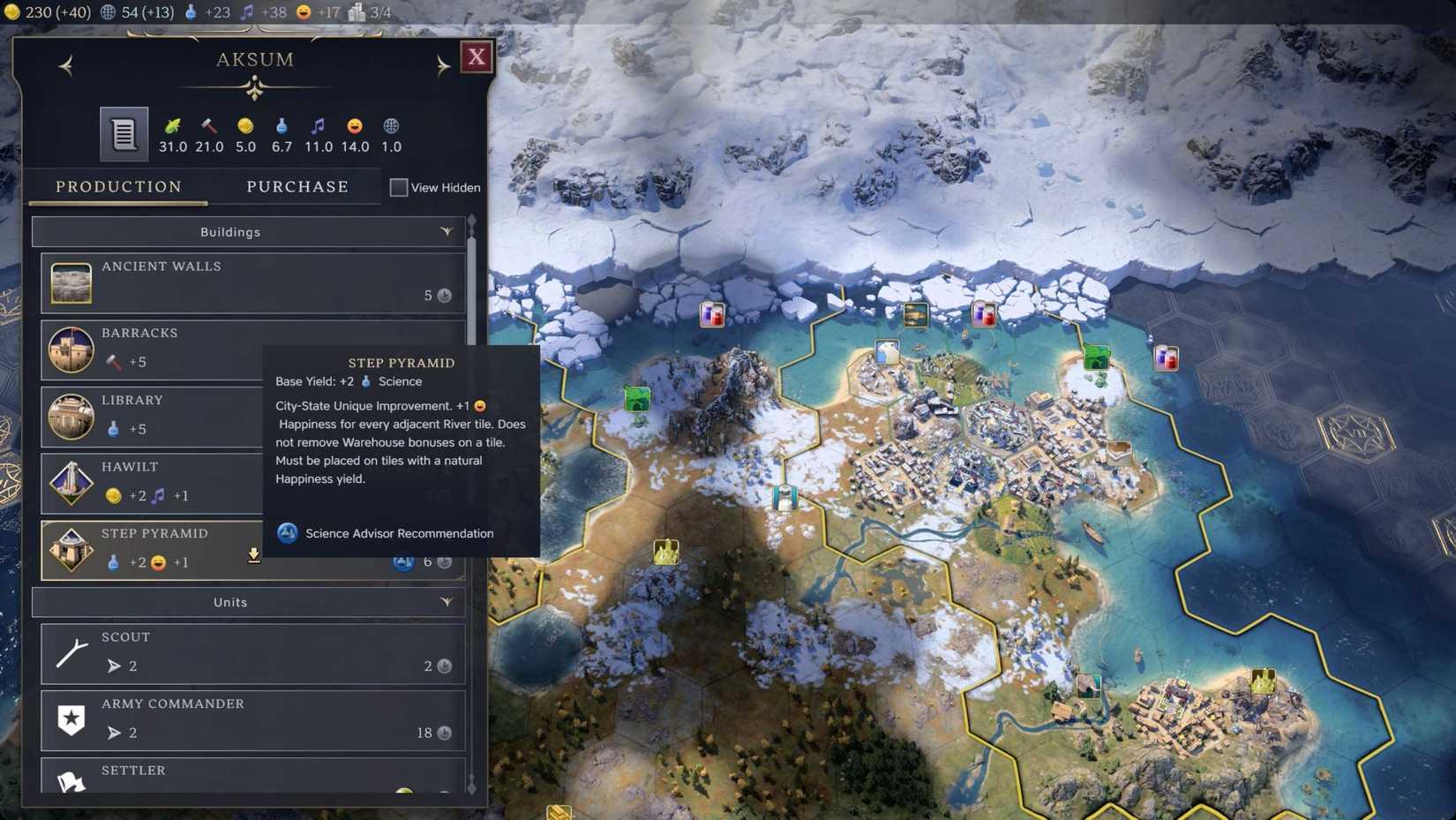Click the gold treasury icon showing 230
Image resolution: width=1456 pixels, height=820 pixels.
[11, 12]
